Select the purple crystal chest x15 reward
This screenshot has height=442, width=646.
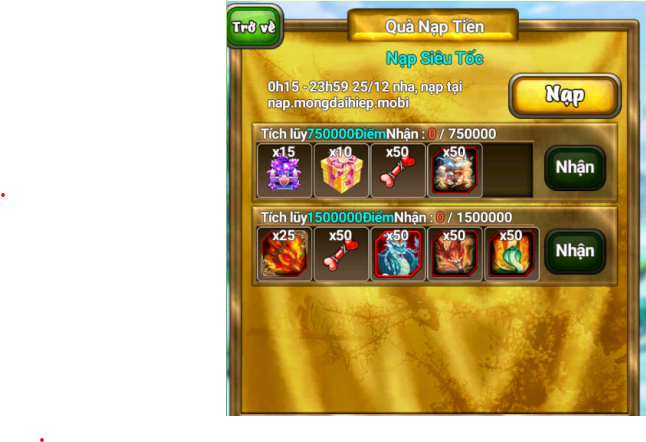tap(285, 171)
